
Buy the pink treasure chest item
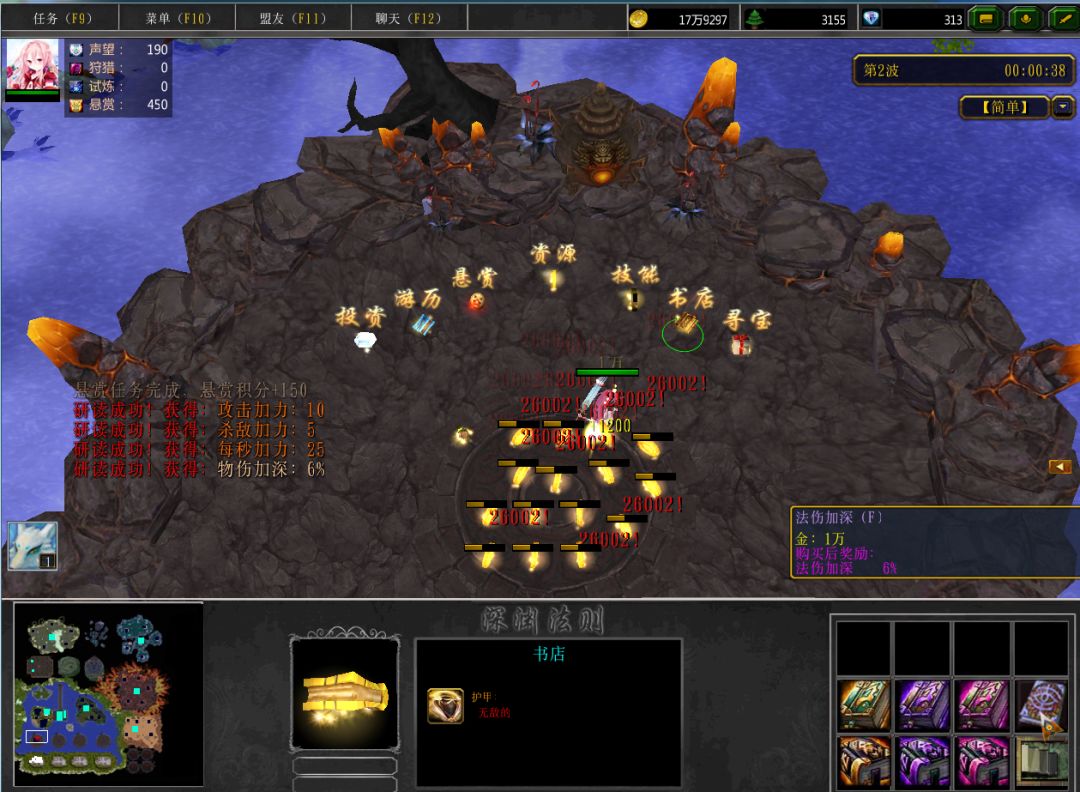(x=982, y=762)
